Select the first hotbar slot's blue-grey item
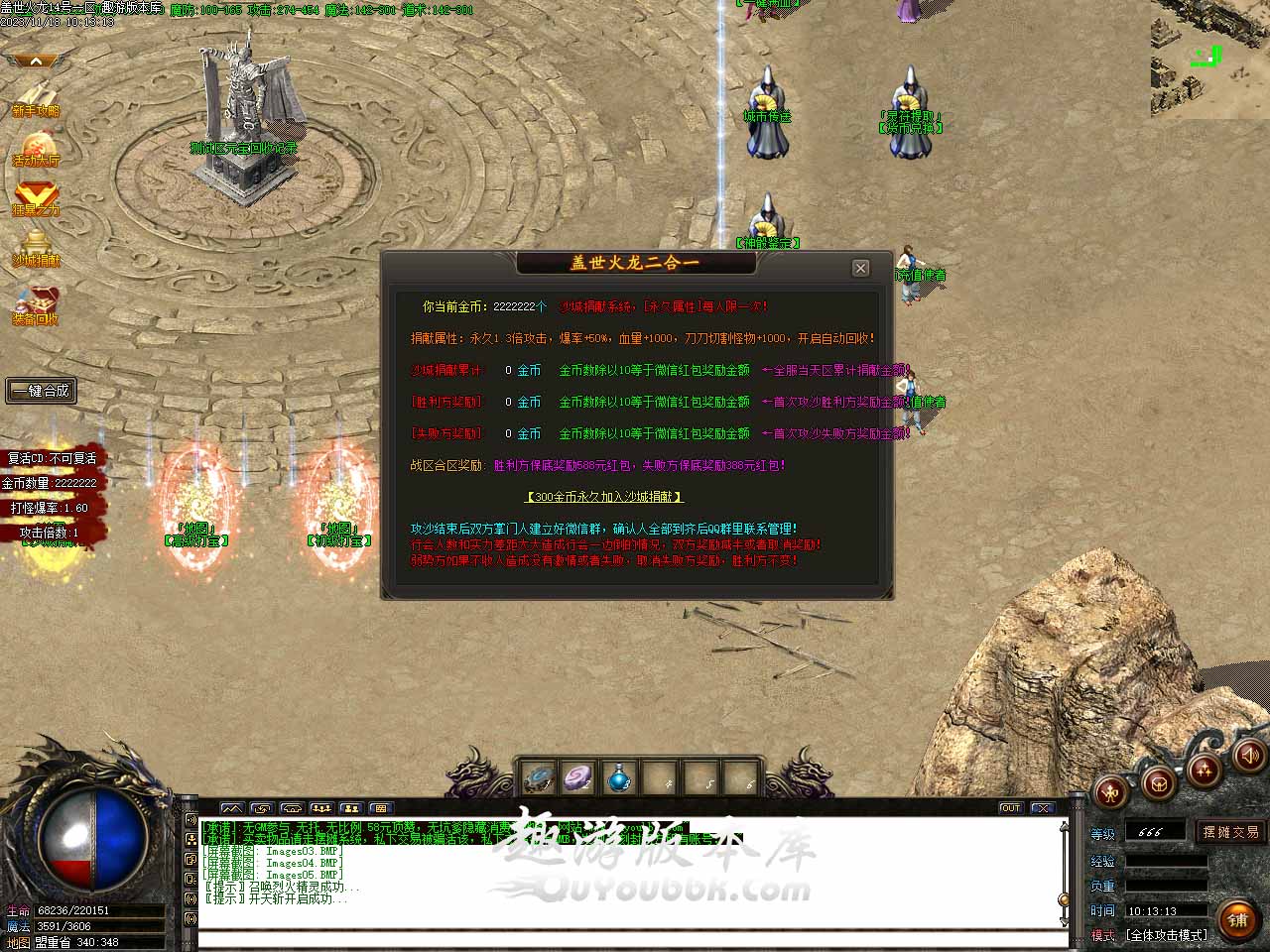The image size is (1270, 952). click(539, 778)
